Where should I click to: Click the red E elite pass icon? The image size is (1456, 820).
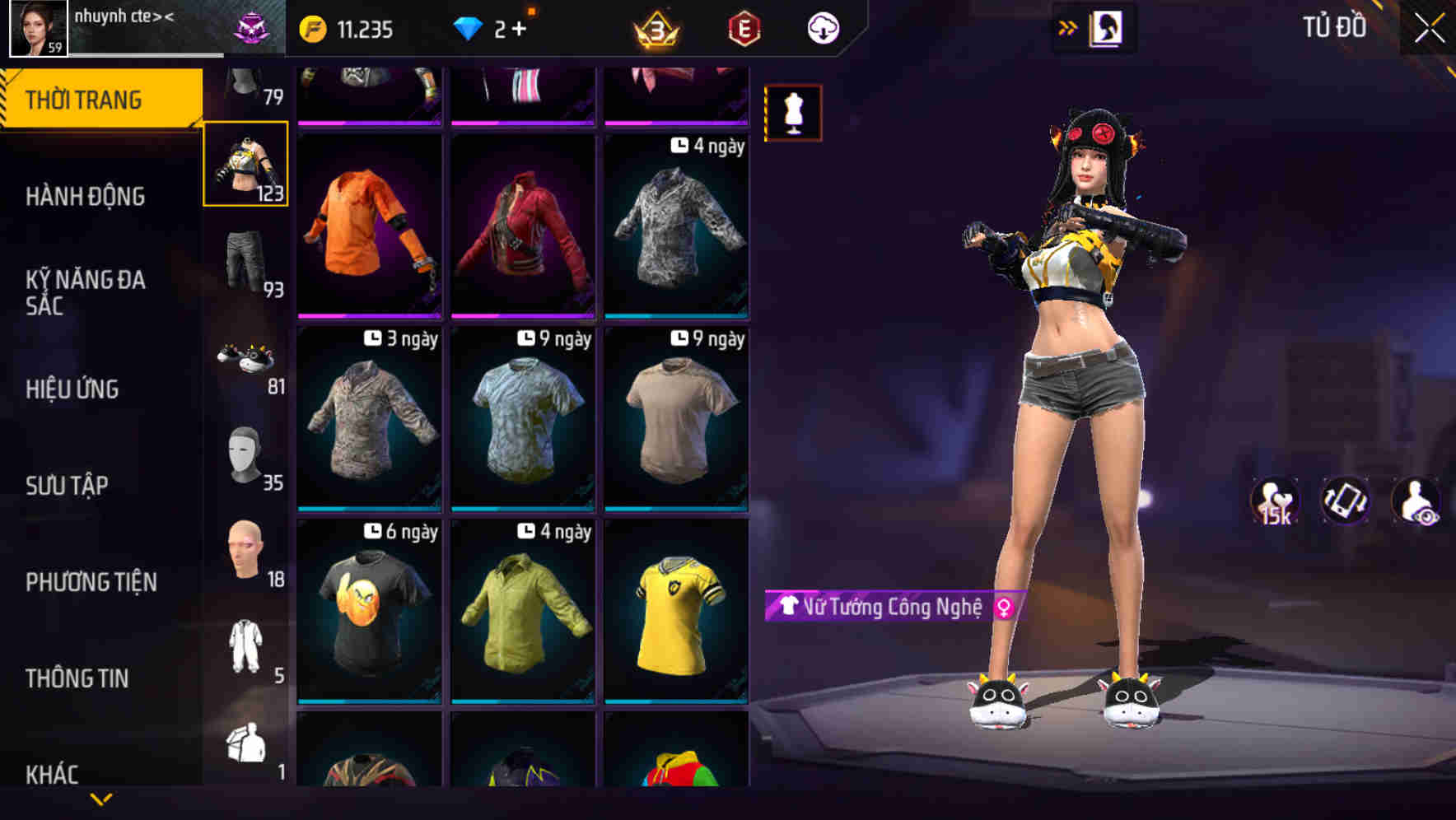(x=743, y=27)
